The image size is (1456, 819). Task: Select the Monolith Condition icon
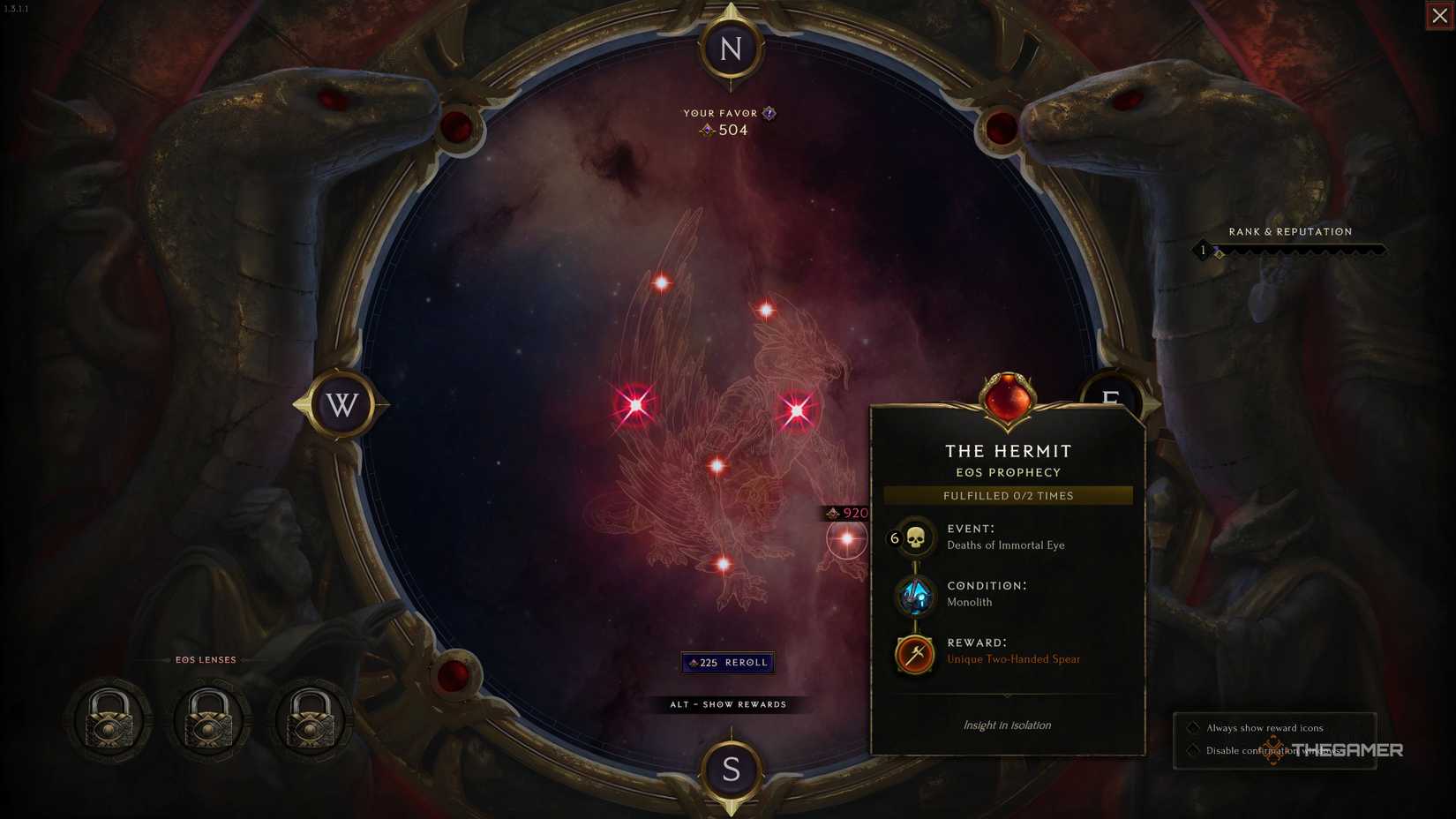[914, 595]
